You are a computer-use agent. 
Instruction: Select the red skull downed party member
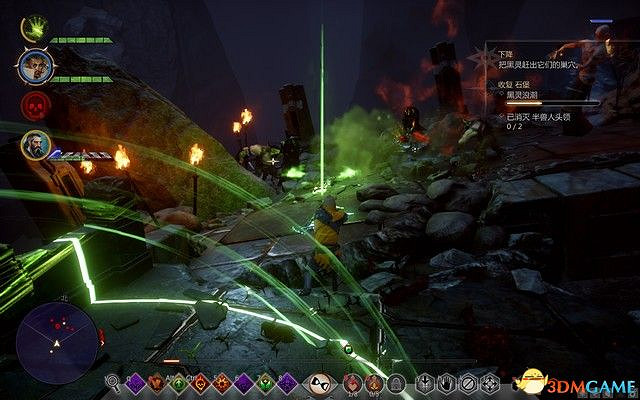(31, 106)
